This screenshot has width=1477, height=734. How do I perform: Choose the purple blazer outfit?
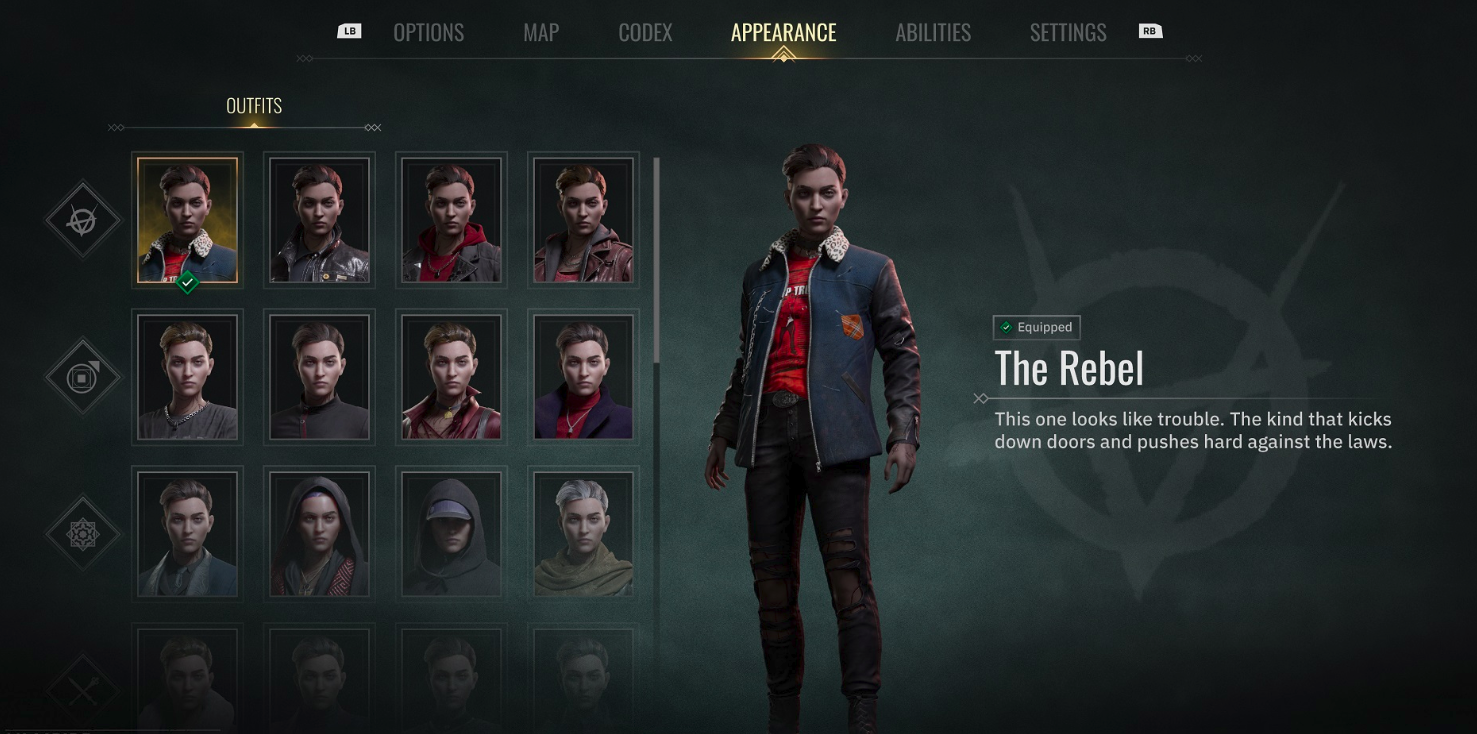pos(583,377)
